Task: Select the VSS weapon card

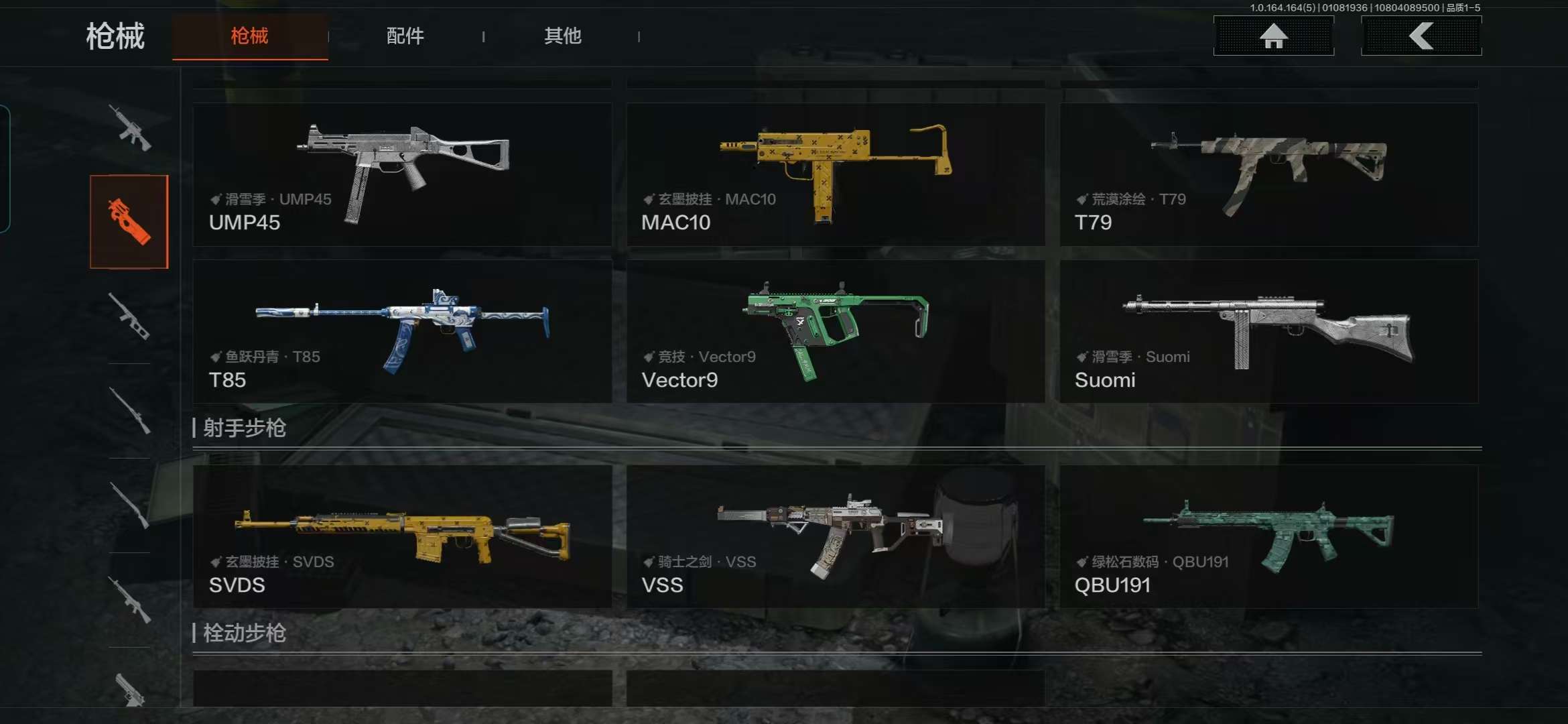Action: point(836,537)
